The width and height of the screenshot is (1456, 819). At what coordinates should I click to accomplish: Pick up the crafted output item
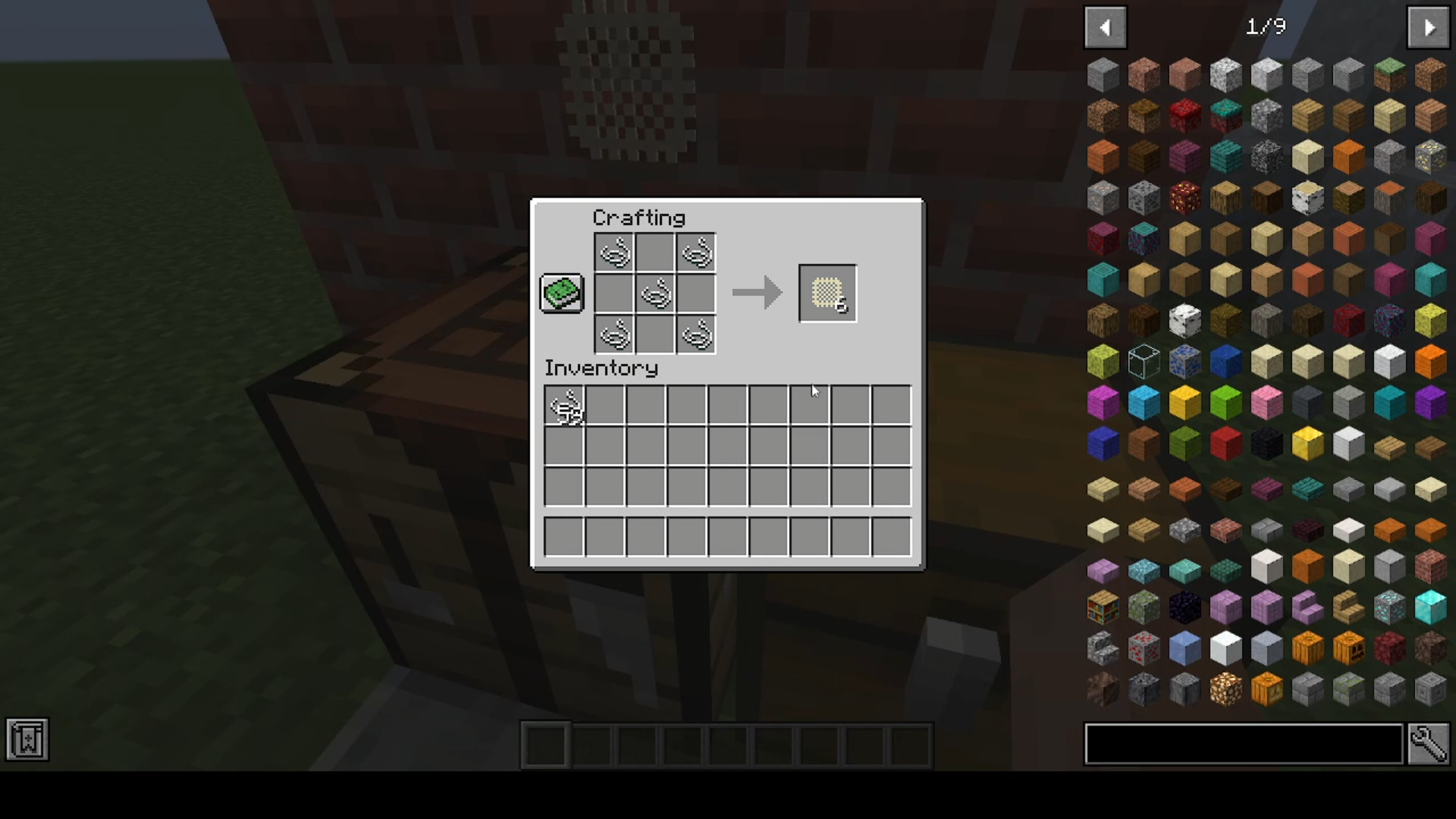pos(827,293)
